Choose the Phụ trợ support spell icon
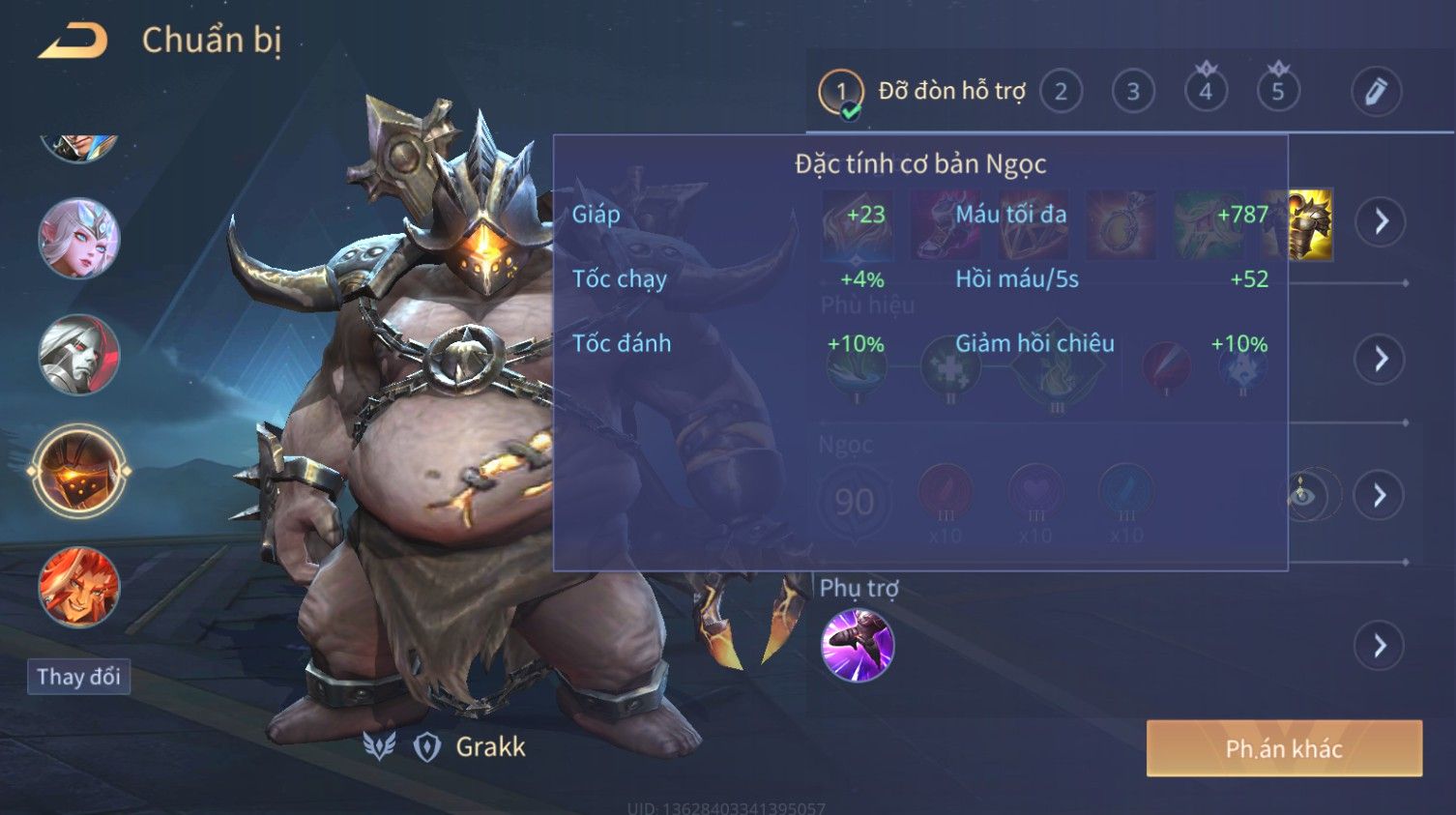The image size is (1456, 815). (x=857, y=645)
